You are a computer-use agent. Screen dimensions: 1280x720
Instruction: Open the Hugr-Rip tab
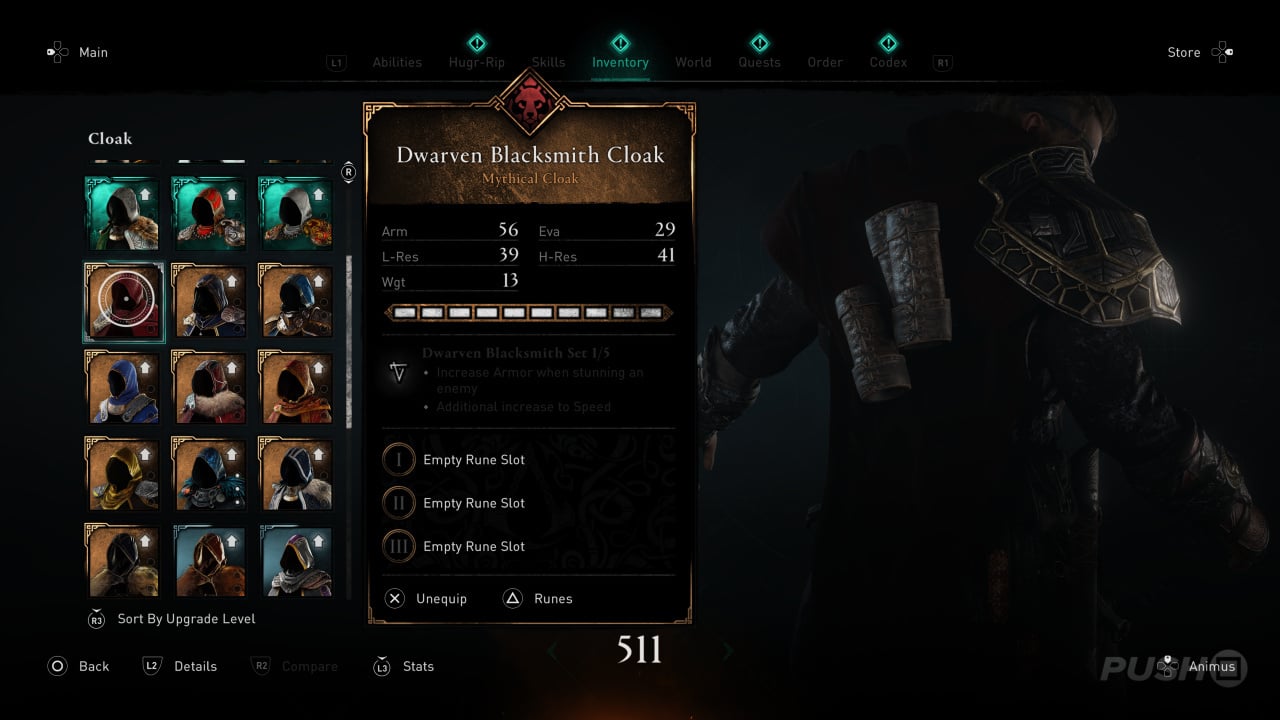point(477,62)
